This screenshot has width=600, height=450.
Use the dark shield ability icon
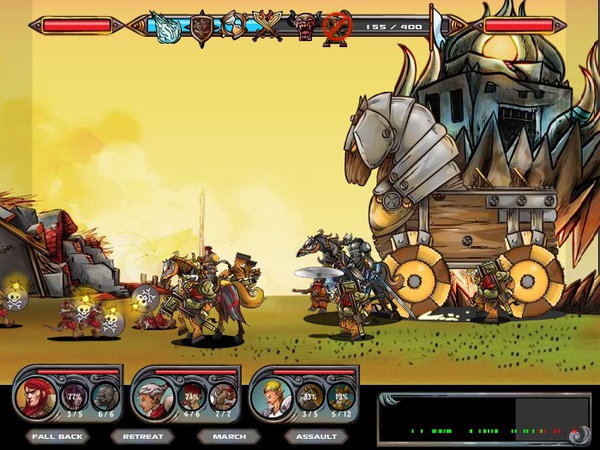click(x=202, y=26)
